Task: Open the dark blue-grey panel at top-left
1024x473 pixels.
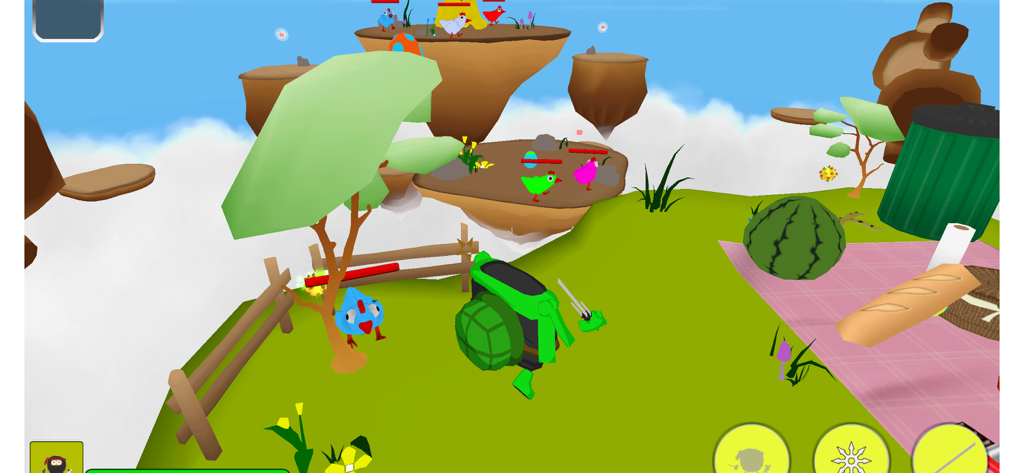Action: coord(68,17)
